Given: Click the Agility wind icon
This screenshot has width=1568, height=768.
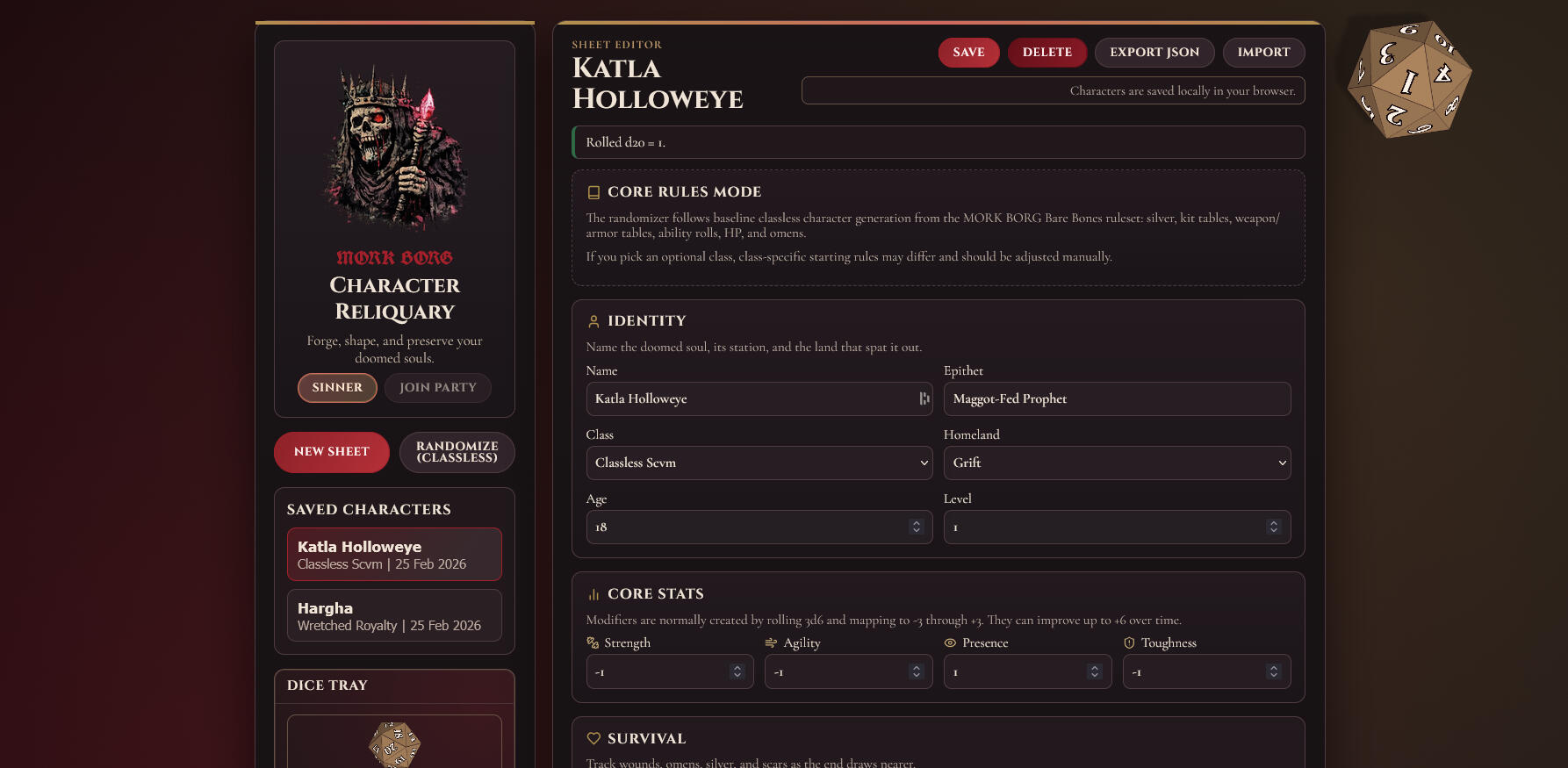Looking at the screenshot, I should coord(770,642).
